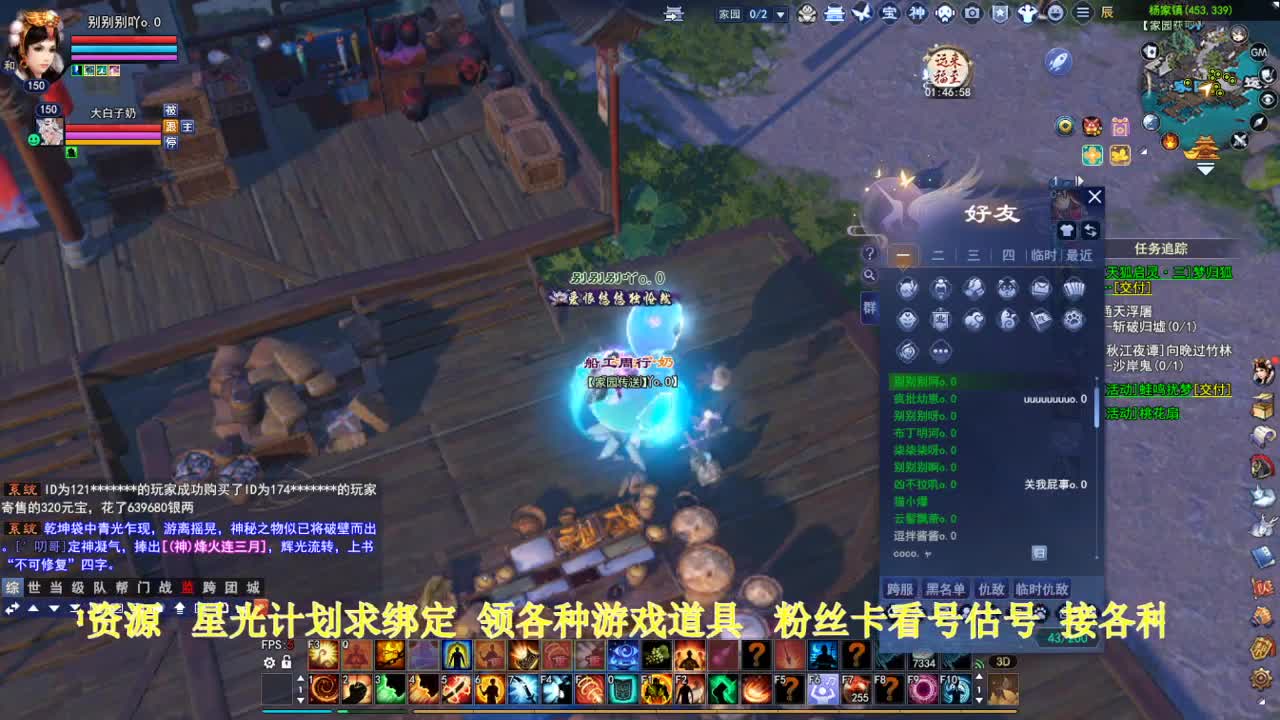This screenshot has width=1280, height=720.
Task: Toggle the ? help icon next to friends panel
Action: 868,255
